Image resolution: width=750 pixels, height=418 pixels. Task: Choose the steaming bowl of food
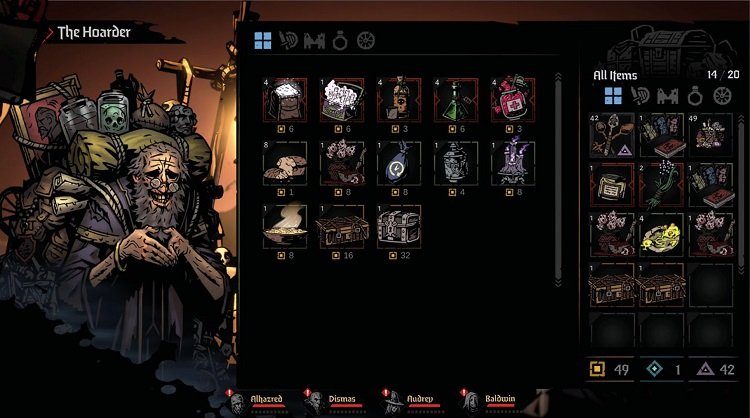coord(284,224)
